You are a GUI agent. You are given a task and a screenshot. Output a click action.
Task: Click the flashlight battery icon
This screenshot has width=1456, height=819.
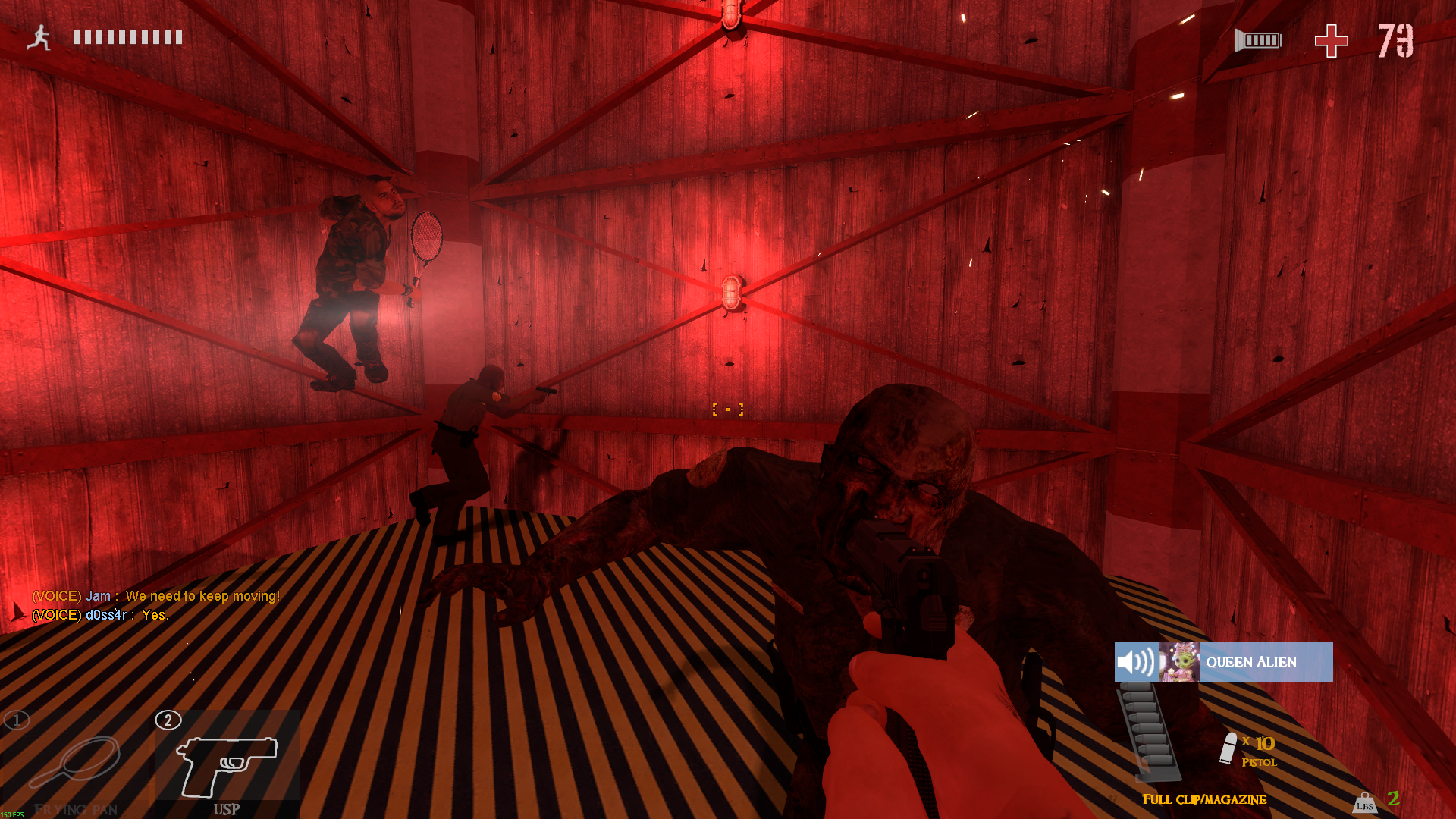tap(1258, 40)
